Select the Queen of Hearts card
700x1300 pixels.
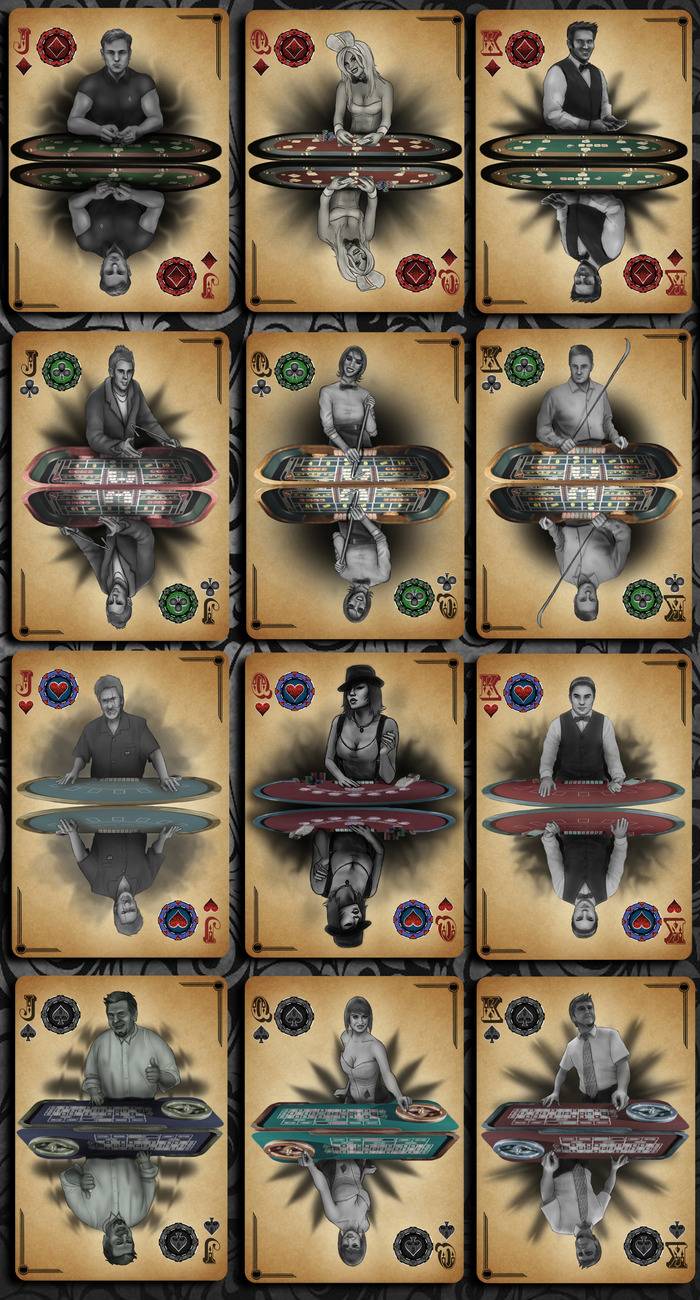point(355,805)
